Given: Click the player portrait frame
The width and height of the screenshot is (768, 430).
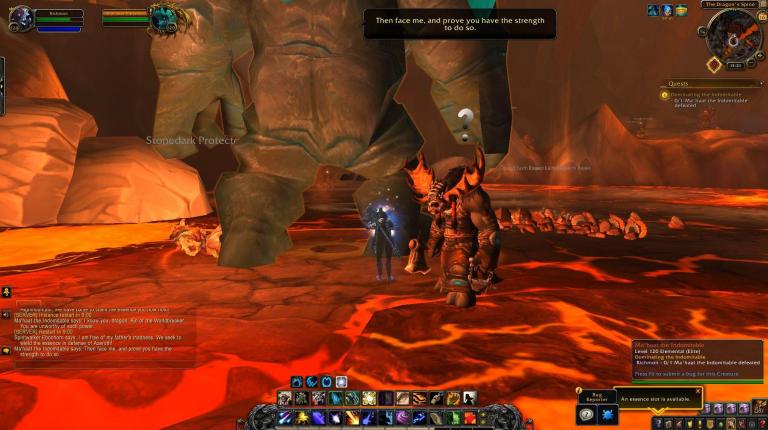Looking at the screenshot, I should pos(20,17).
